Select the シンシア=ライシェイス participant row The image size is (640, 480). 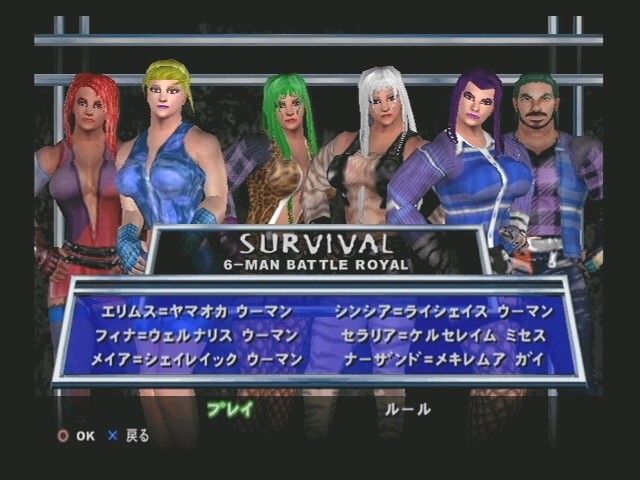click(x=455, y=311)
